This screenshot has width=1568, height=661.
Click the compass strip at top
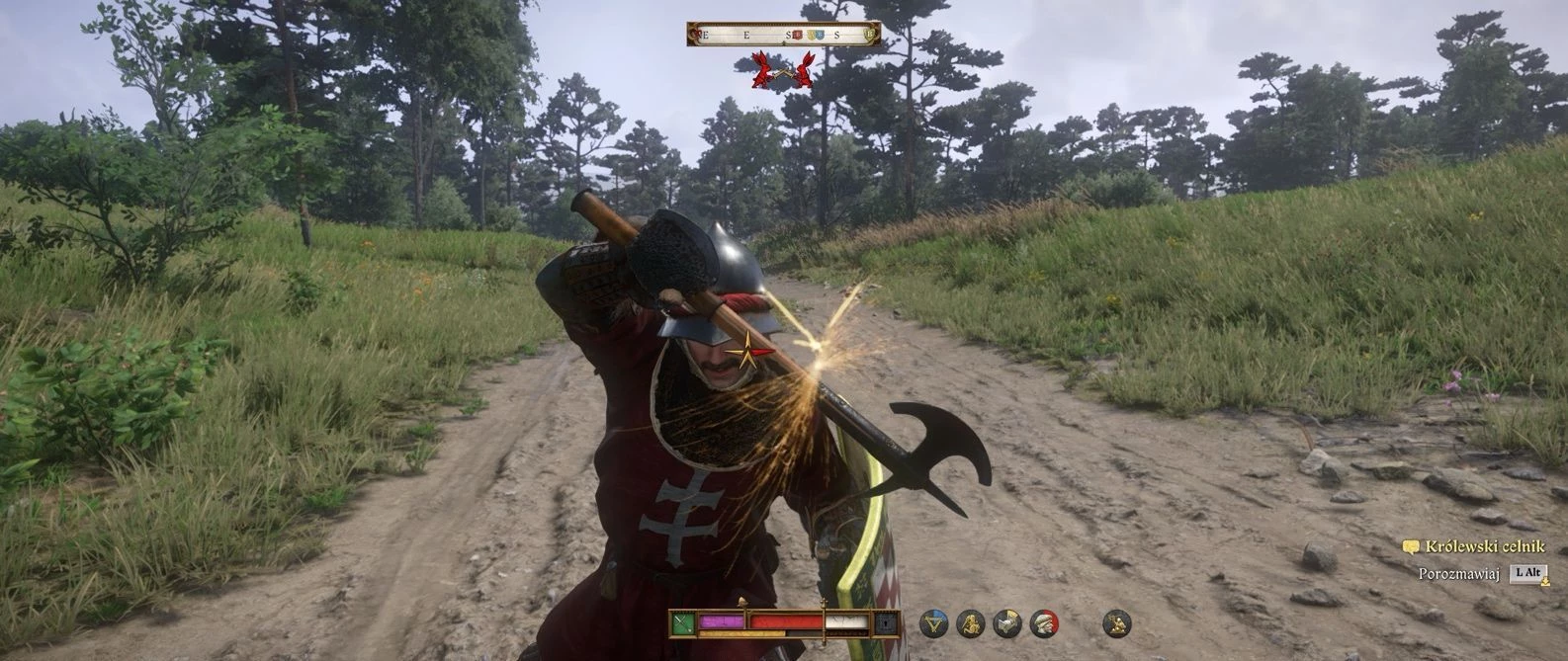783,35
